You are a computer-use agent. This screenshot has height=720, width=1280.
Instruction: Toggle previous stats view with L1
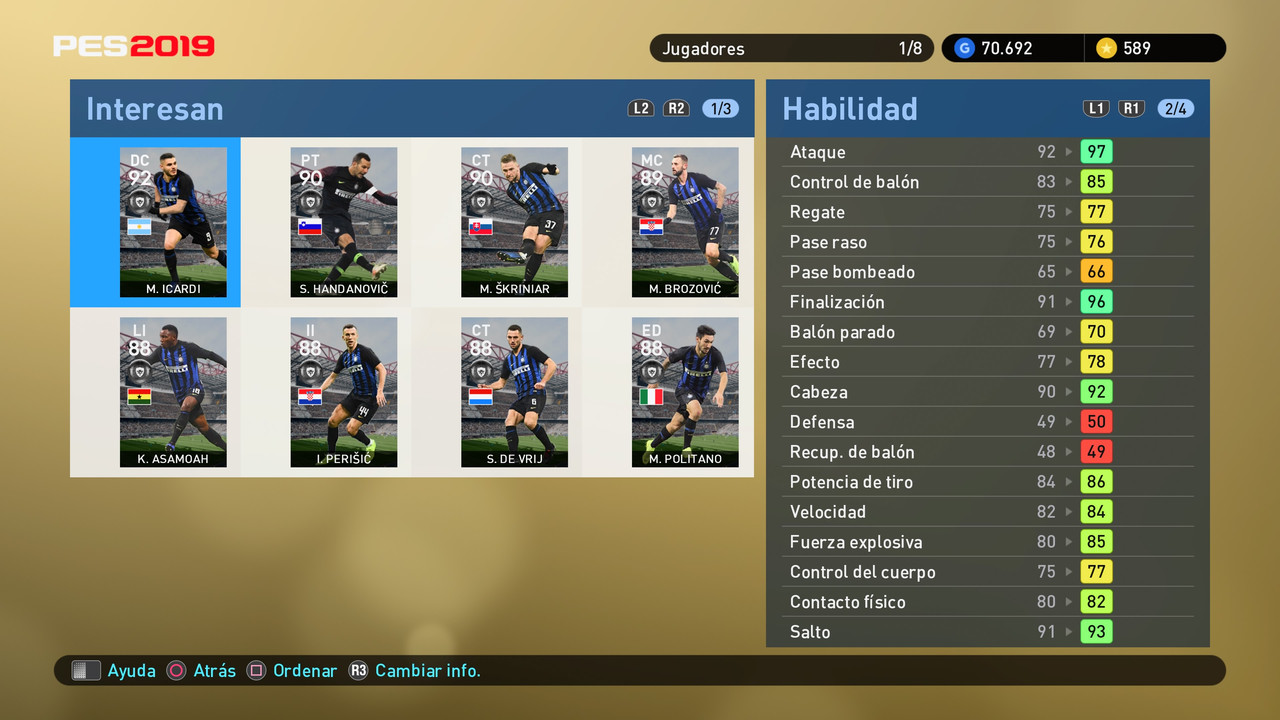(1096, 108)
